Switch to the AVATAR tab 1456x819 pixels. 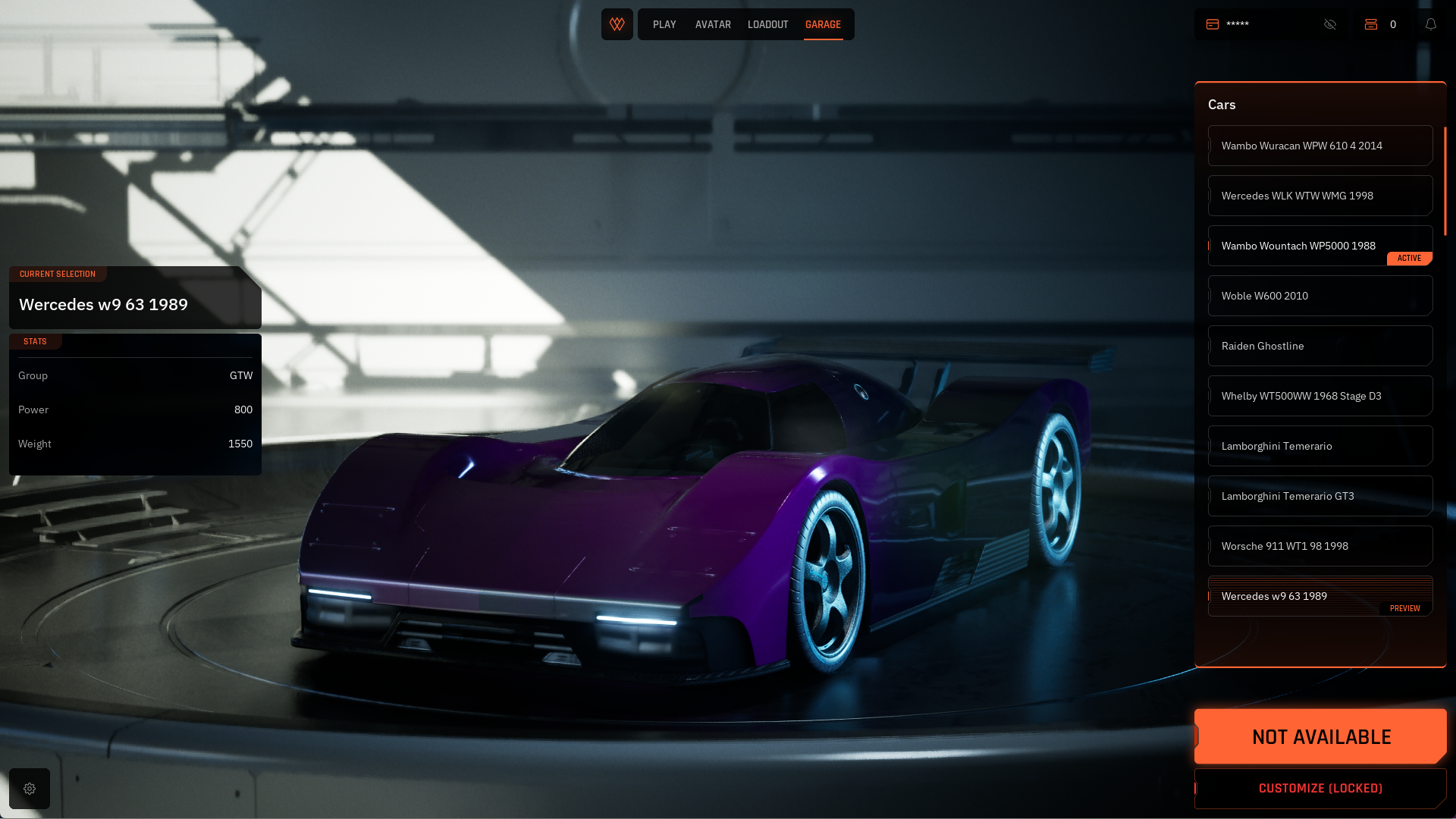713,24
